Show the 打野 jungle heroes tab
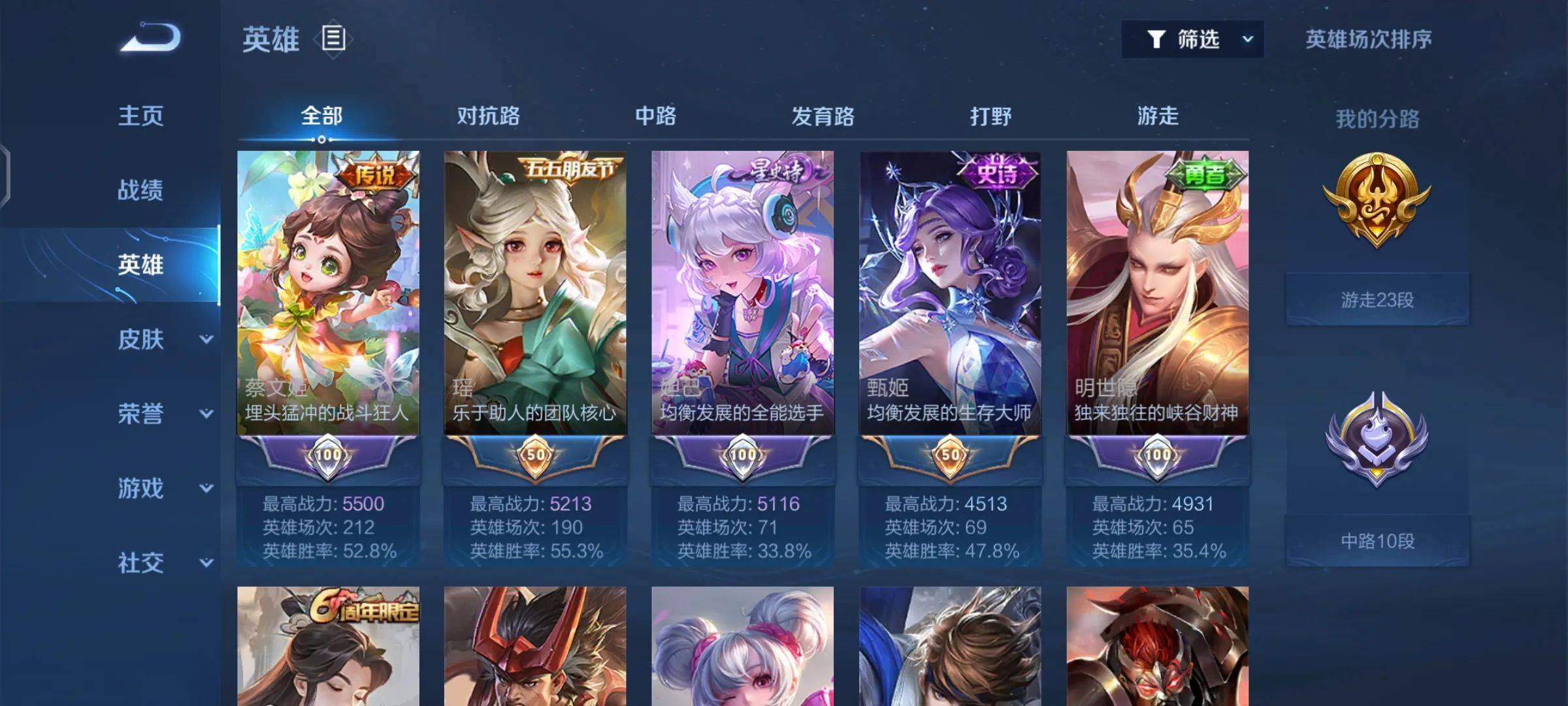 (990, 116)
